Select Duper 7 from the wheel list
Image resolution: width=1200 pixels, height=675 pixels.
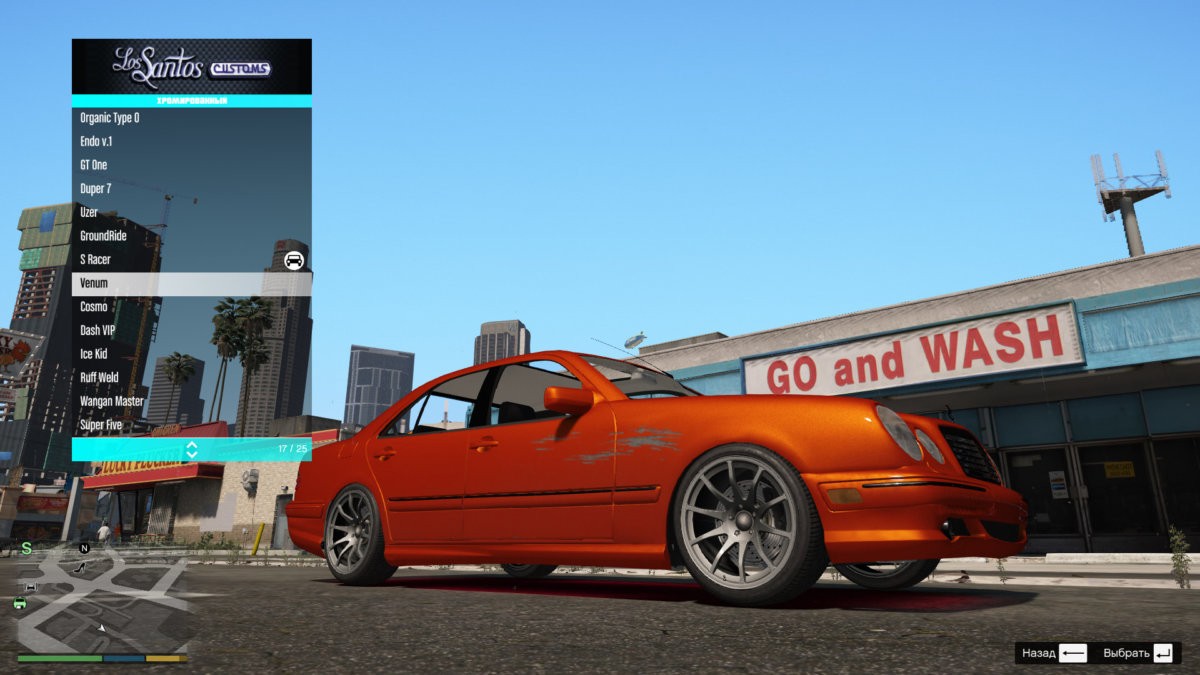pyautogui.click(x=191, y=189)
